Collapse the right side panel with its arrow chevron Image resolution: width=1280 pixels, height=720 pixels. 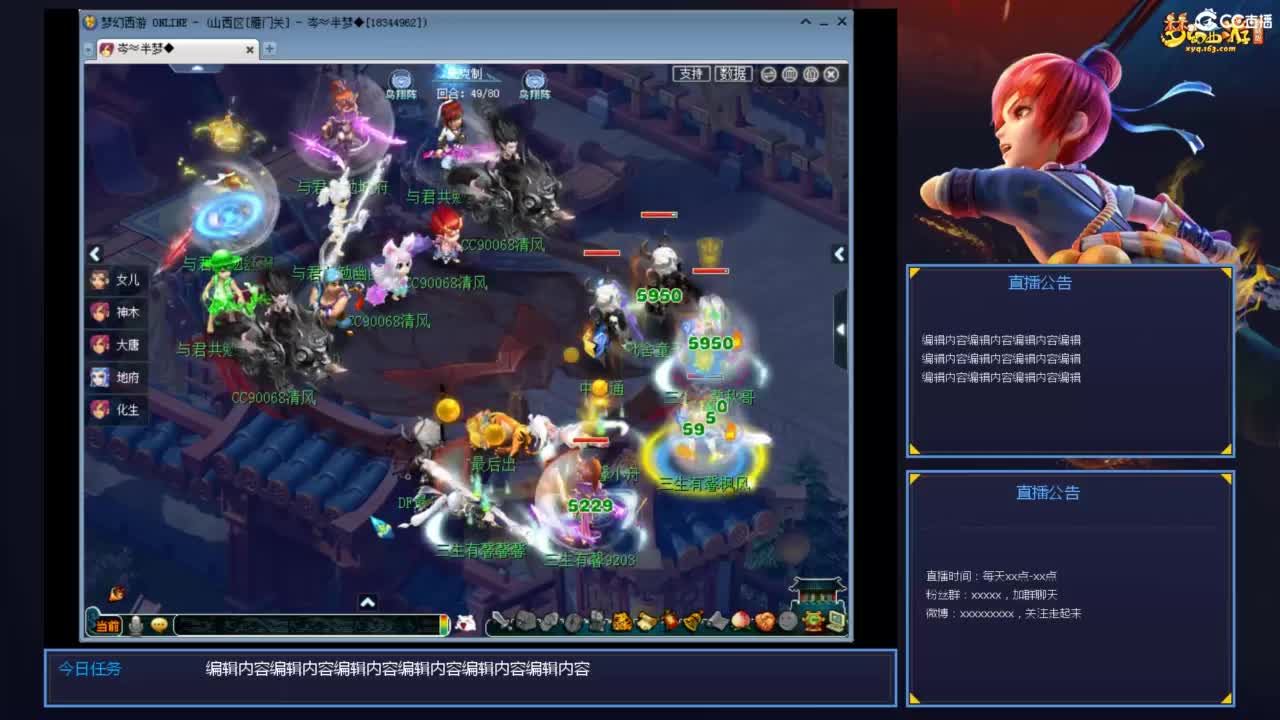tap(840, 255)
